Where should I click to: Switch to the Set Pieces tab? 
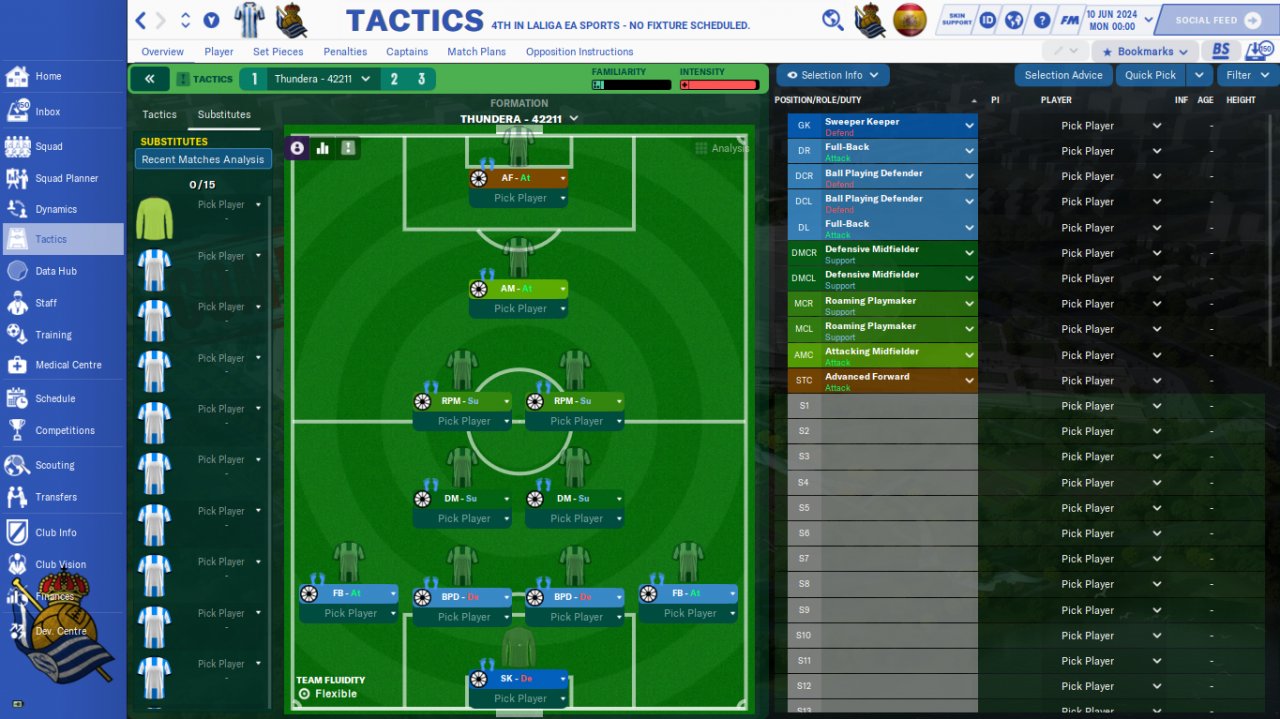click(x=278, y=52)
